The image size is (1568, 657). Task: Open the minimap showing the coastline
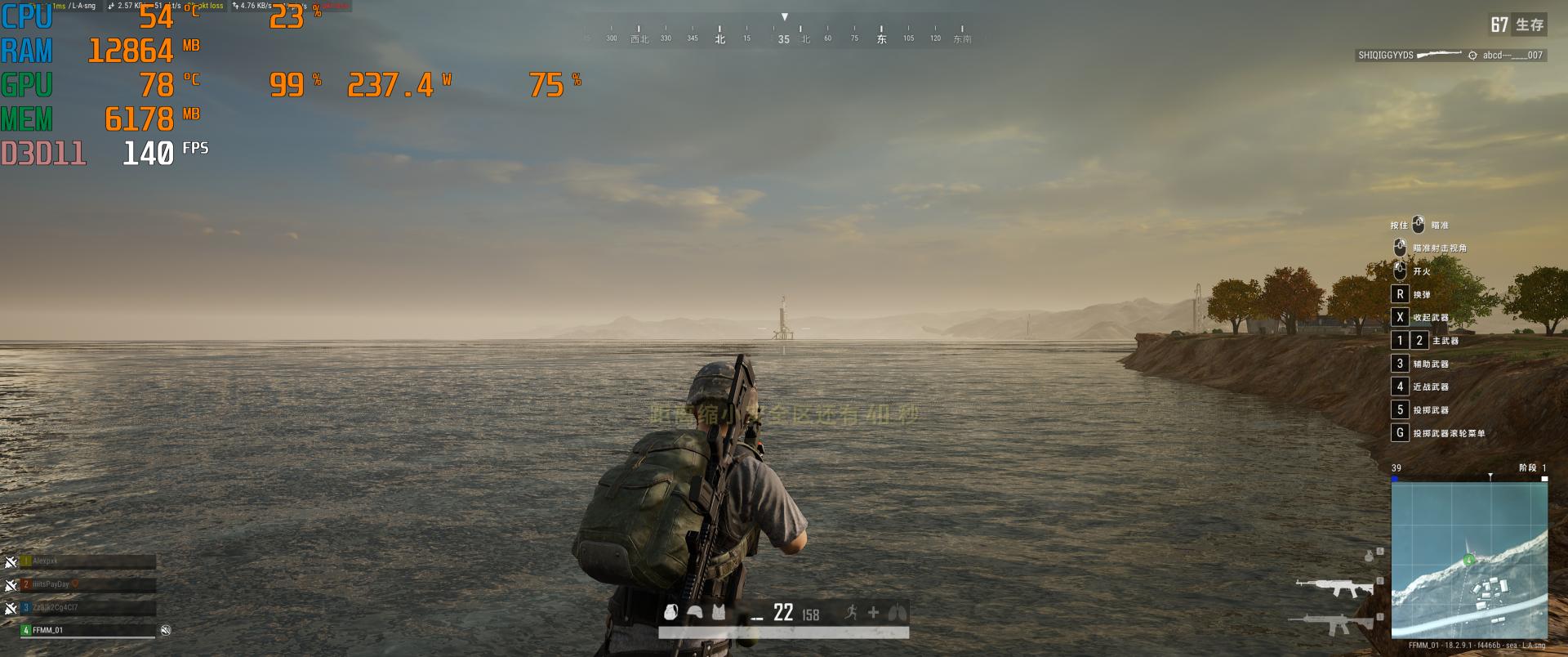pos(1469,559)
